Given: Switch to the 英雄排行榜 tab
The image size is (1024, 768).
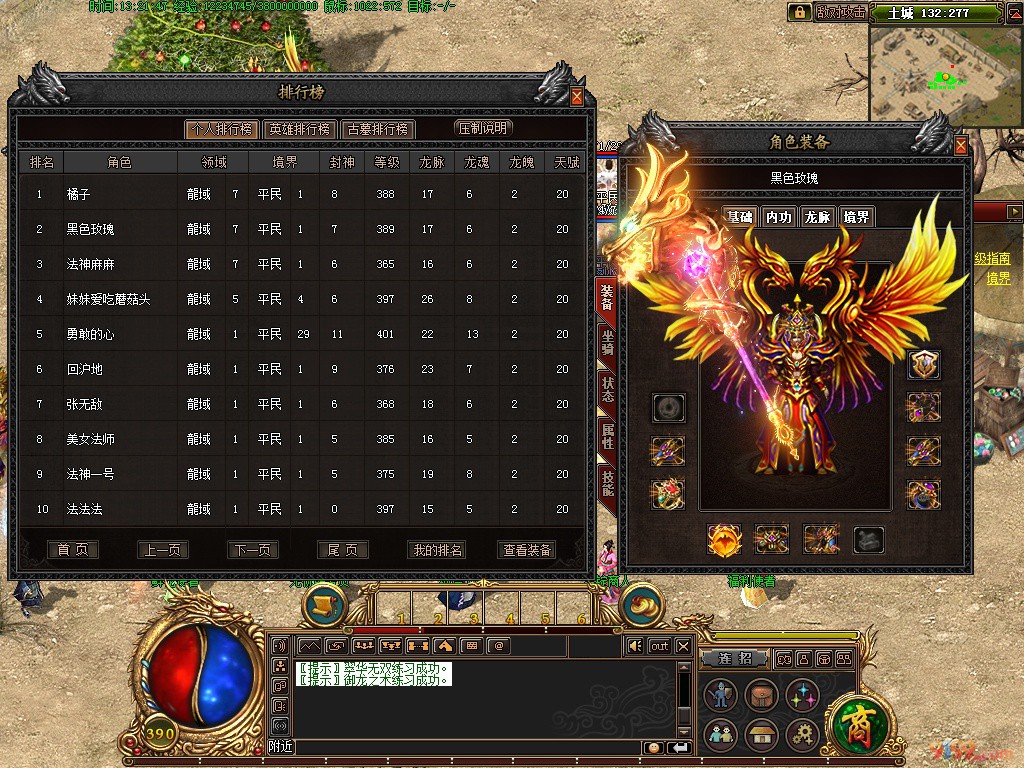Looking at the screenshot, I should click(x=299, y=129).
